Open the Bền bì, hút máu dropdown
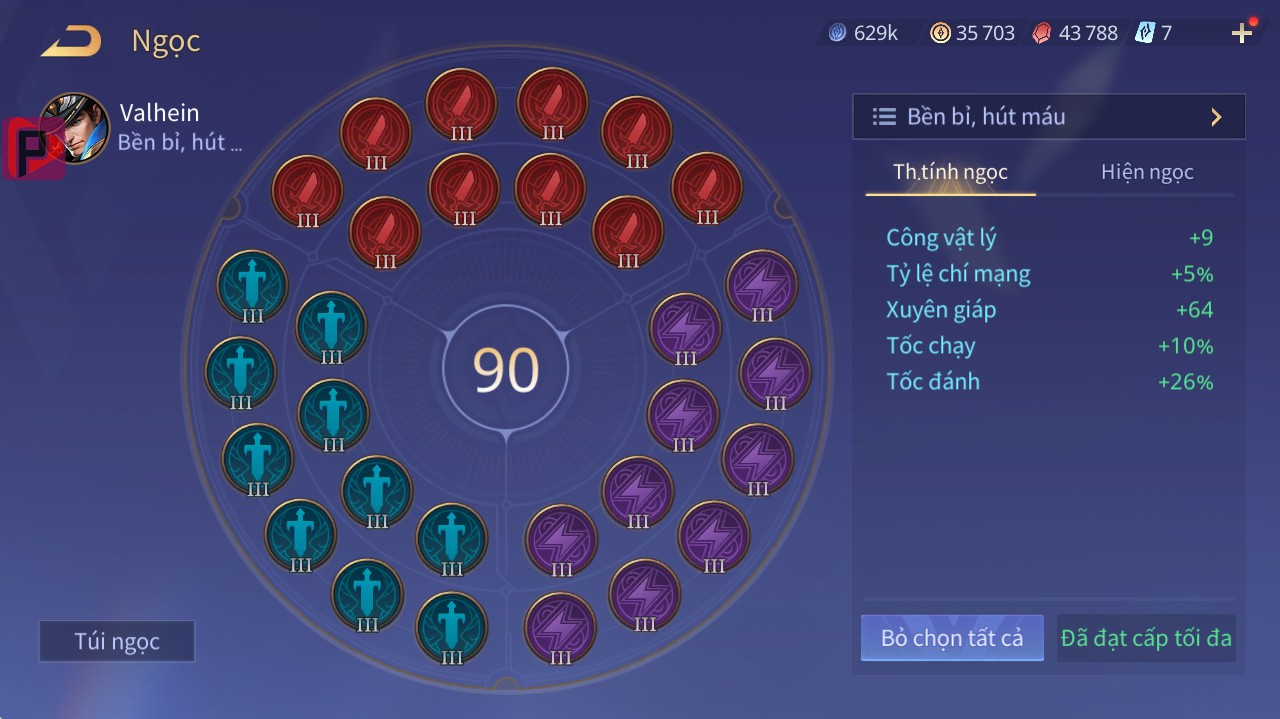The height and width of the screenshot is (719, 1280). coord(1048,117)
